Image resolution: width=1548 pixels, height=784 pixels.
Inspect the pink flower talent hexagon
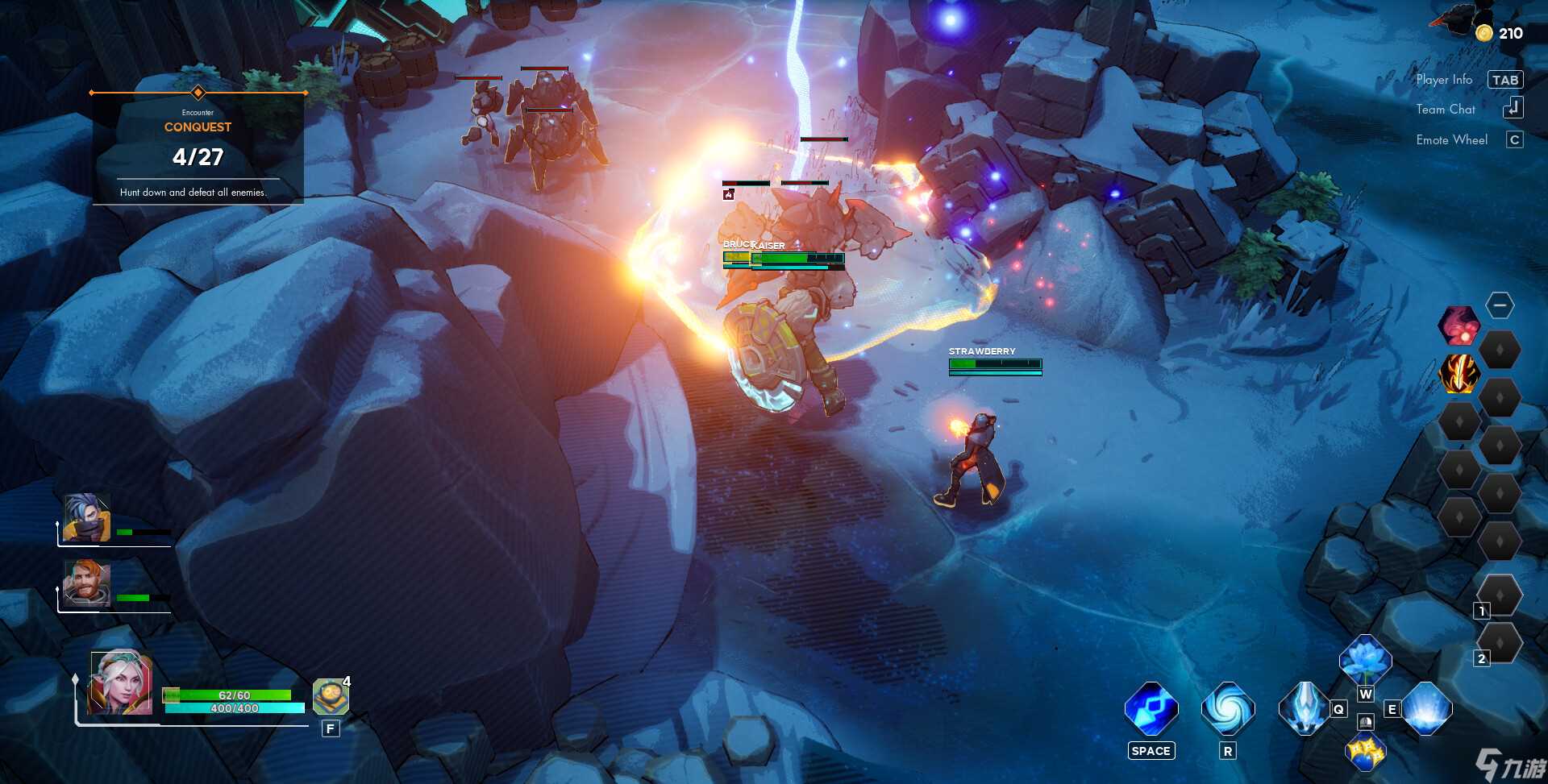(x=1459, y=326)
